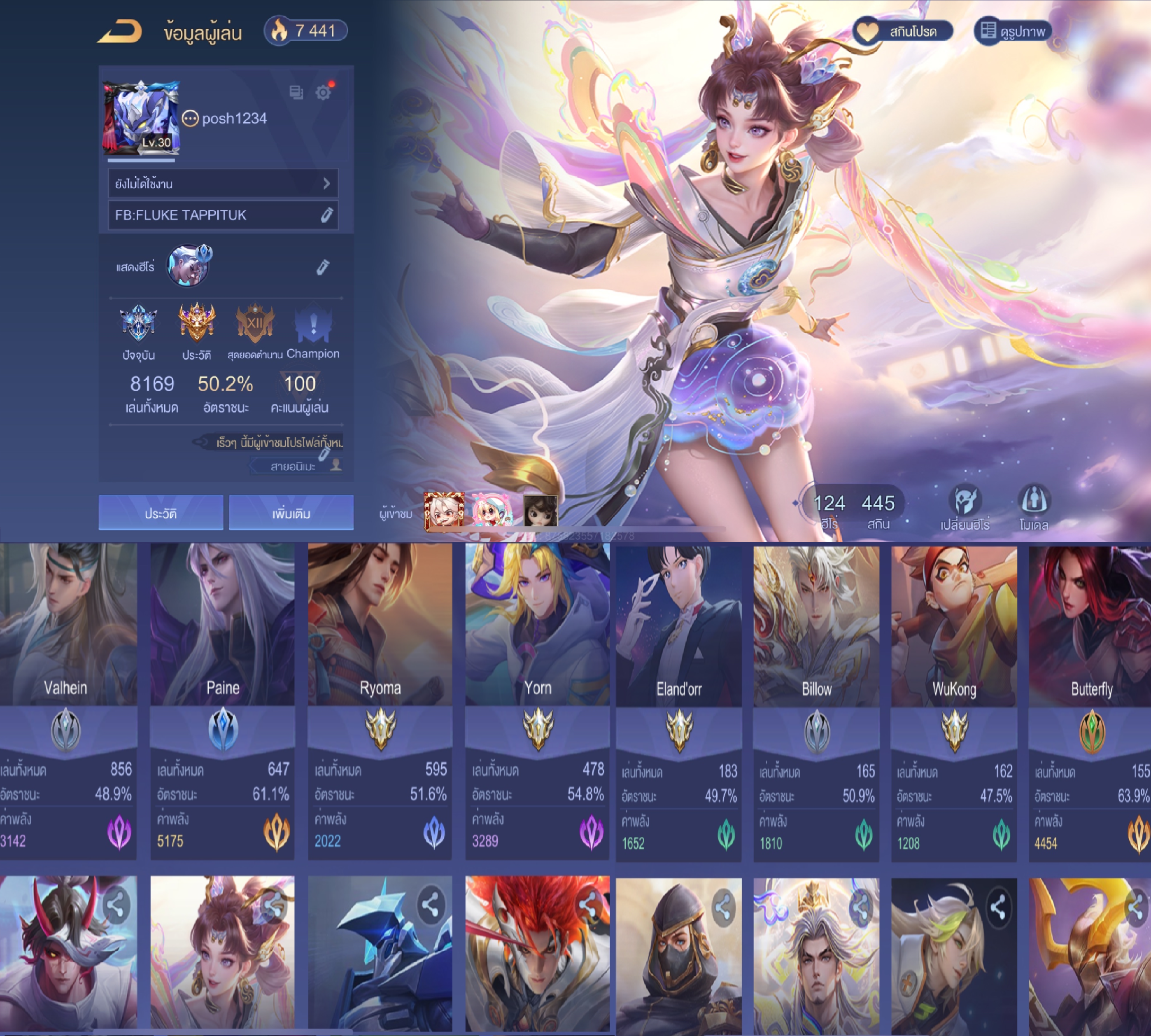Edit the FB:FLUKE TAPPITUK signature
This screenshot has height=1036, width=1151.
click(x=326, y=215)
